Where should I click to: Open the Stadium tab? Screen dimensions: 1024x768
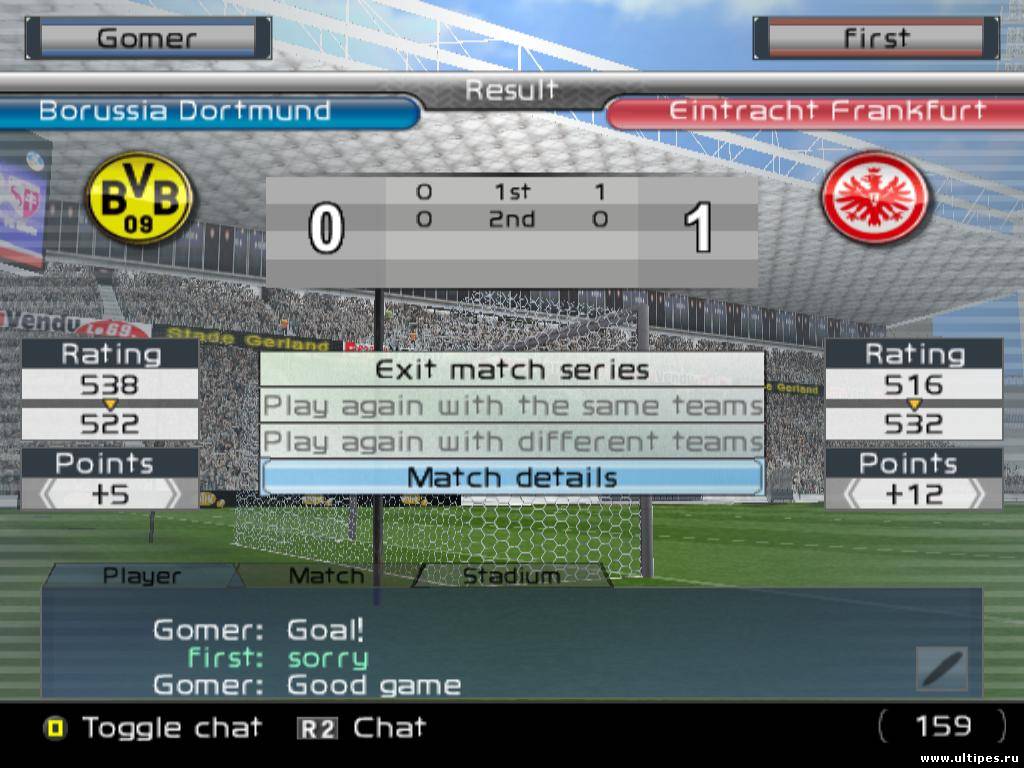511,576
